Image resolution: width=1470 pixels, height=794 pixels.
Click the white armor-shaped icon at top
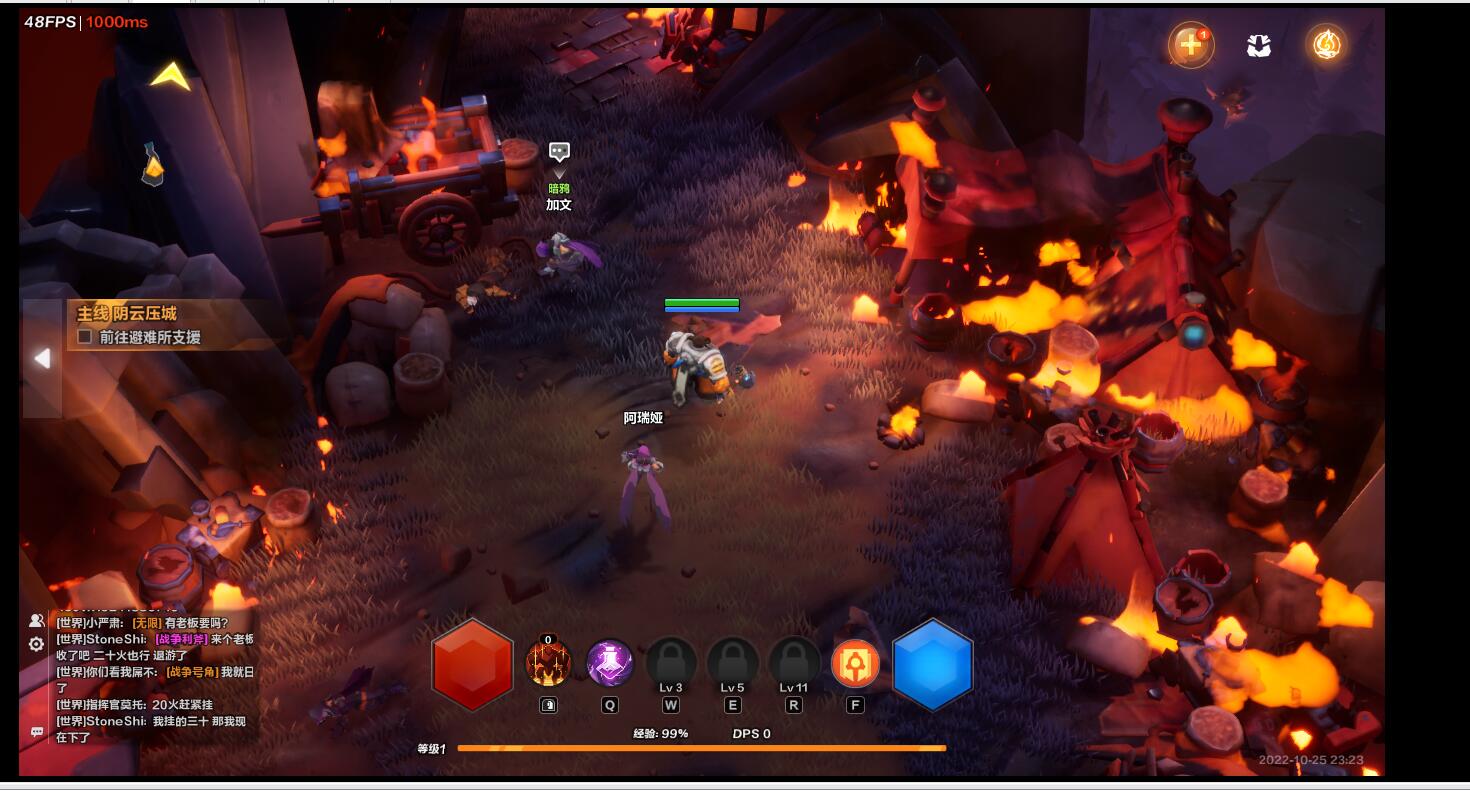tap(1258, 45)
